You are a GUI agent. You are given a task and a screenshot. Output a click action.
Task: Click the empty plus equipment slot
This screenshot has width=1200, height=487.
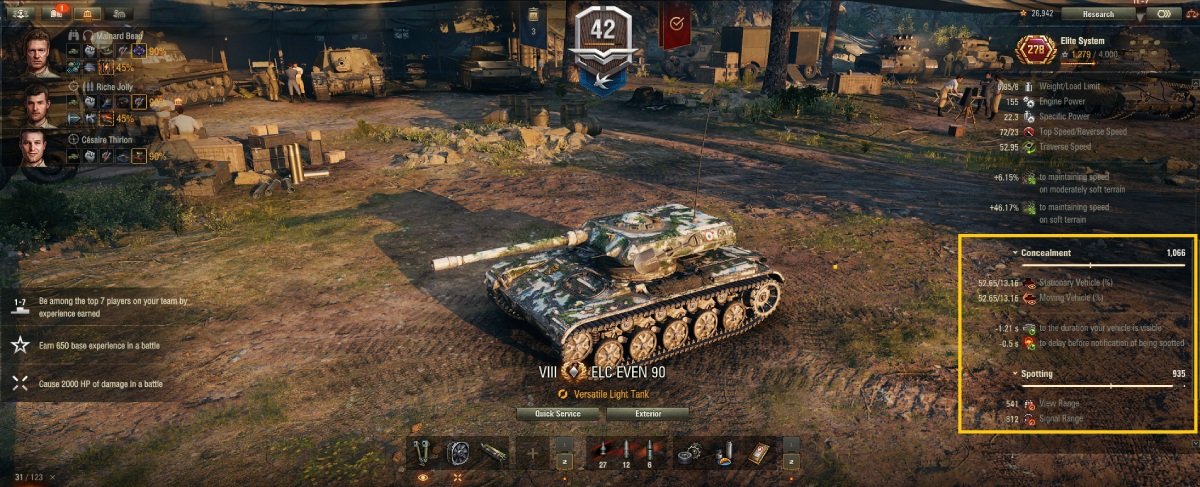click(532, 454)
